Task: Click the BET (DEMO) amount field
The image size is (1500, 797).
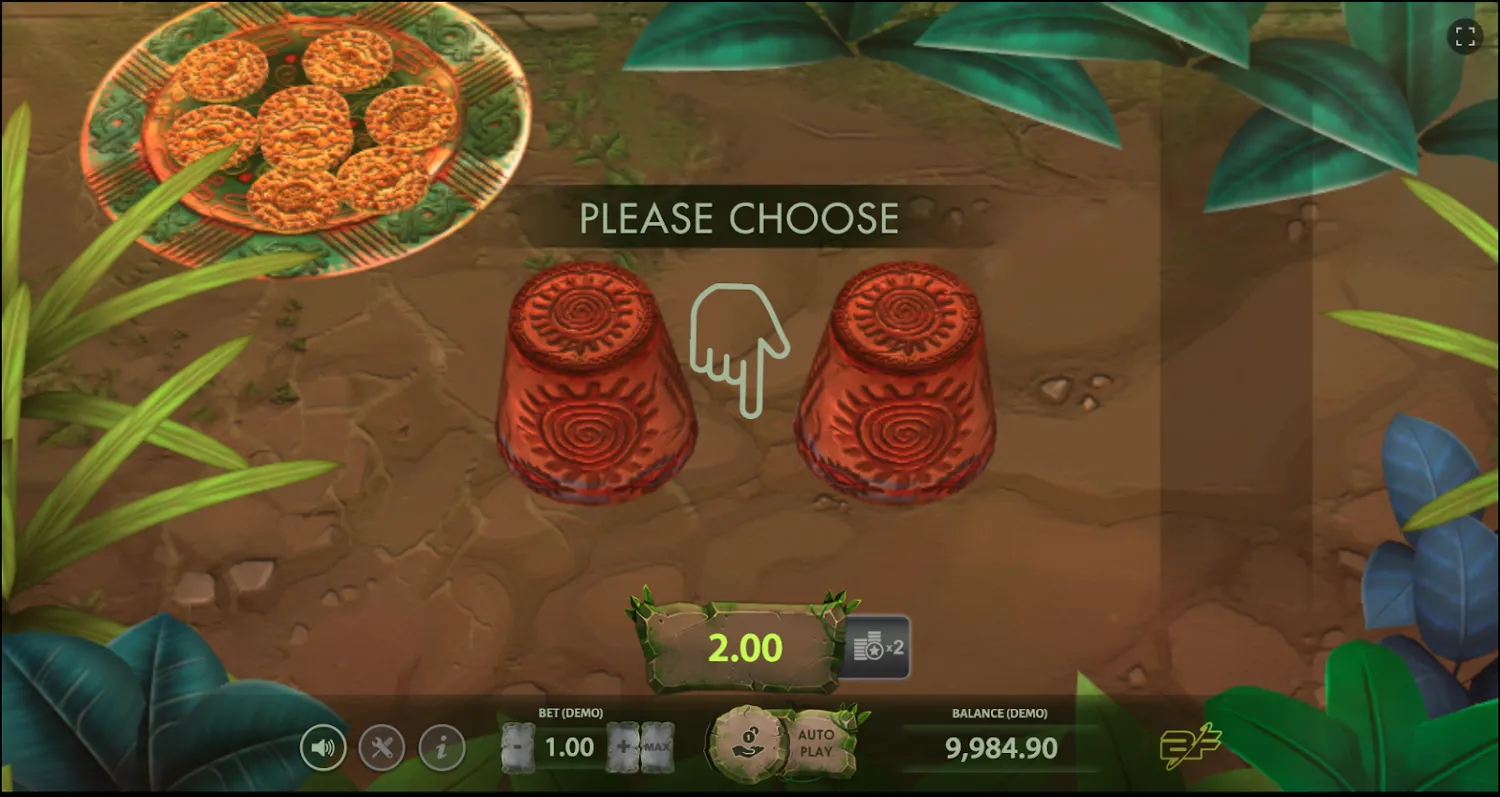Action: [x=568, y=746]
